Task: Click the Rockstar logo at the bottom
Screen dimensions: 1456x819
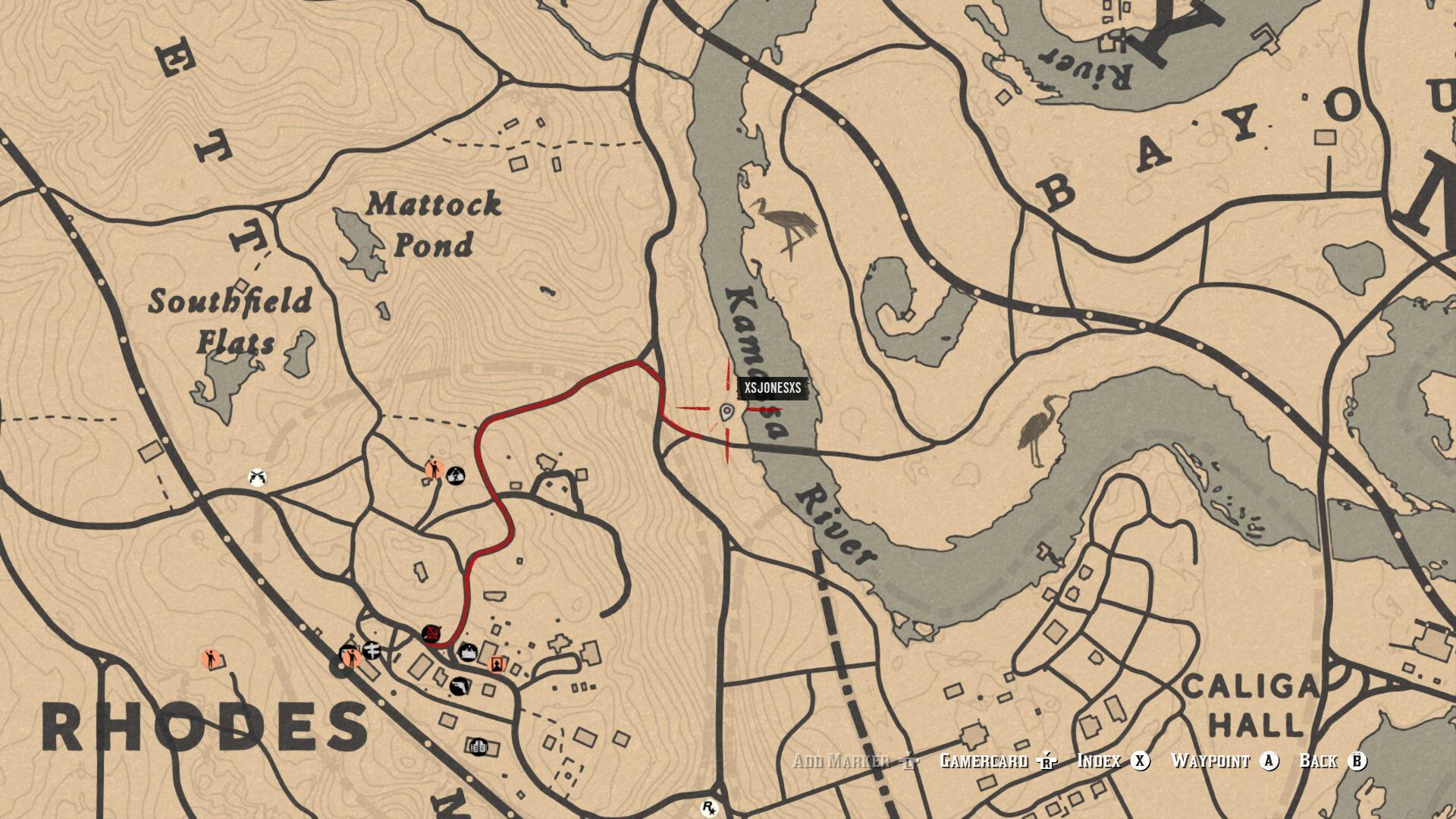Action: 709,806
